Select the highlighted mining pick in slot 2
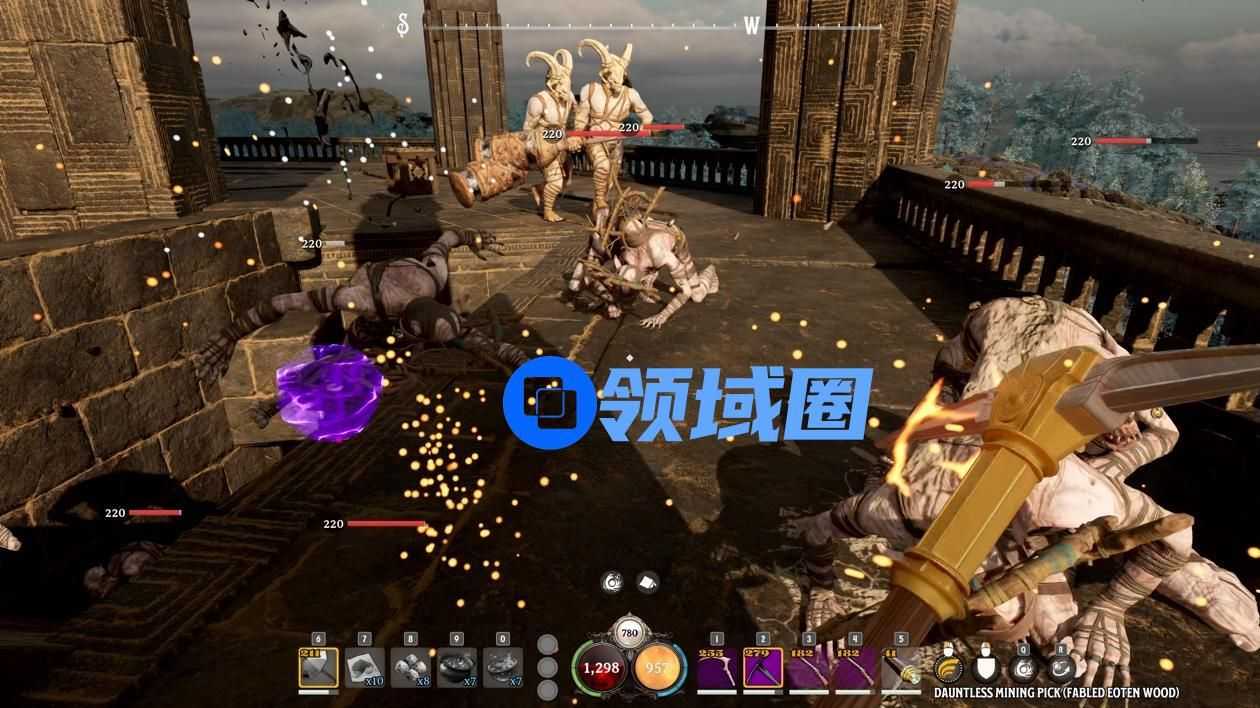The height and width of the screenshot is (708, 1260). 762,668
